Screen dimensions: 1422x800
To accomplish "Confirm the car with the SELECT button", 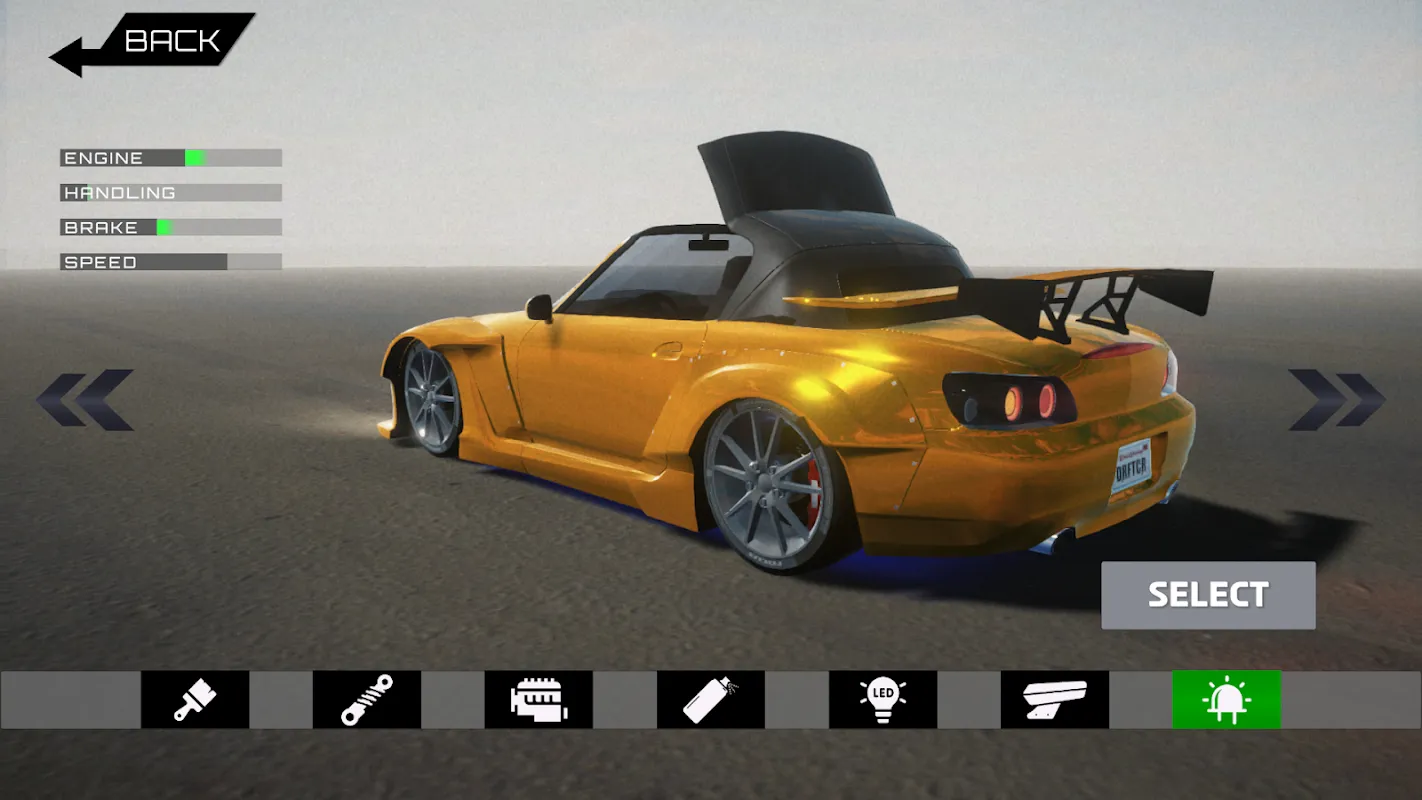I will pyautogui.click(x=1208, y=595).
